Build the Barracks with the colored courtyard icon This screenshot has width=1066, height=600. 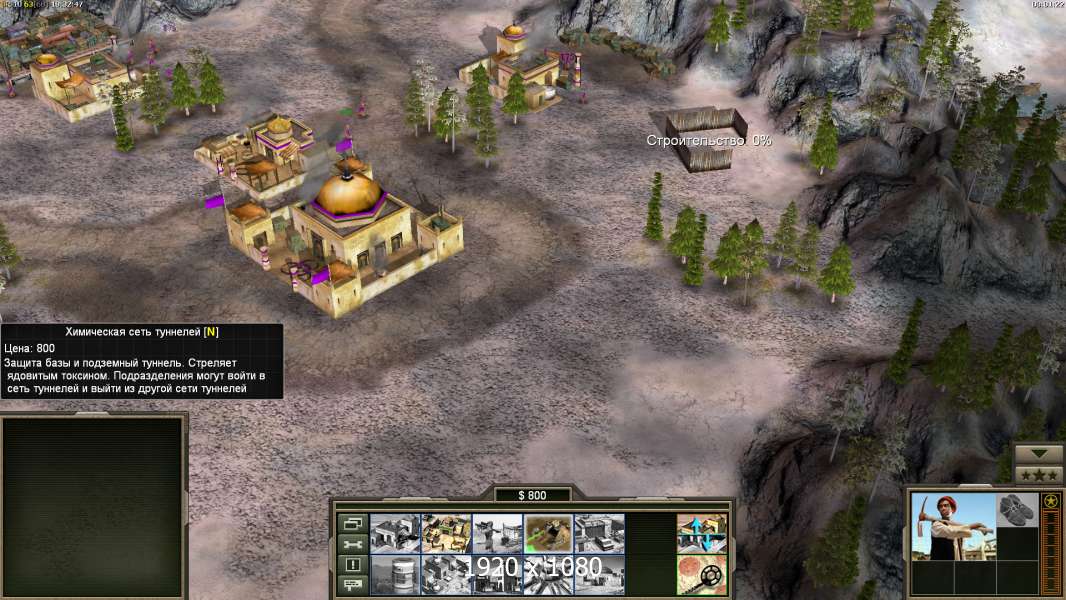click(x=446, y=533)
